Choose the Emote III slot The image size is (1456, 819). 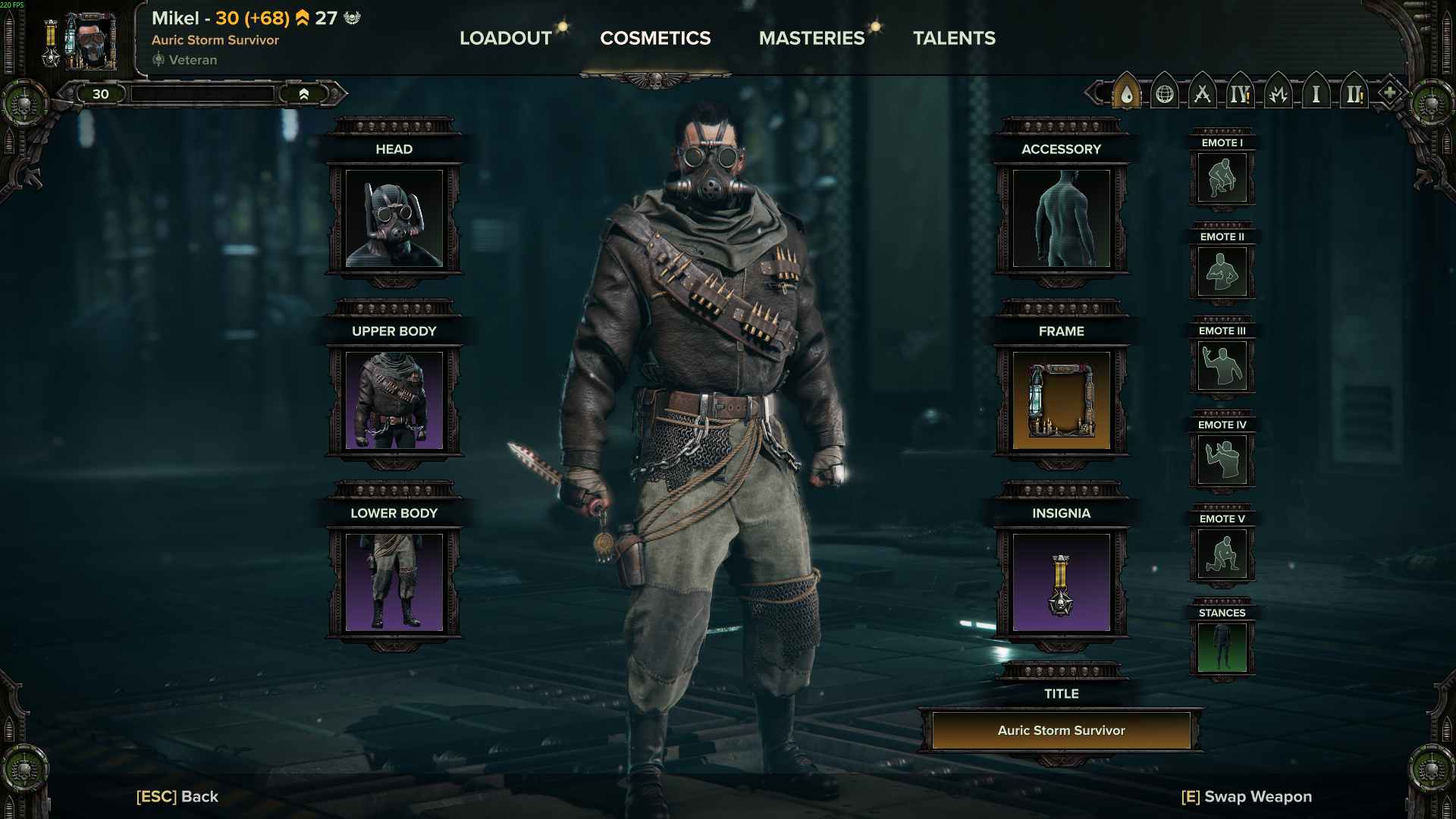1222,366
